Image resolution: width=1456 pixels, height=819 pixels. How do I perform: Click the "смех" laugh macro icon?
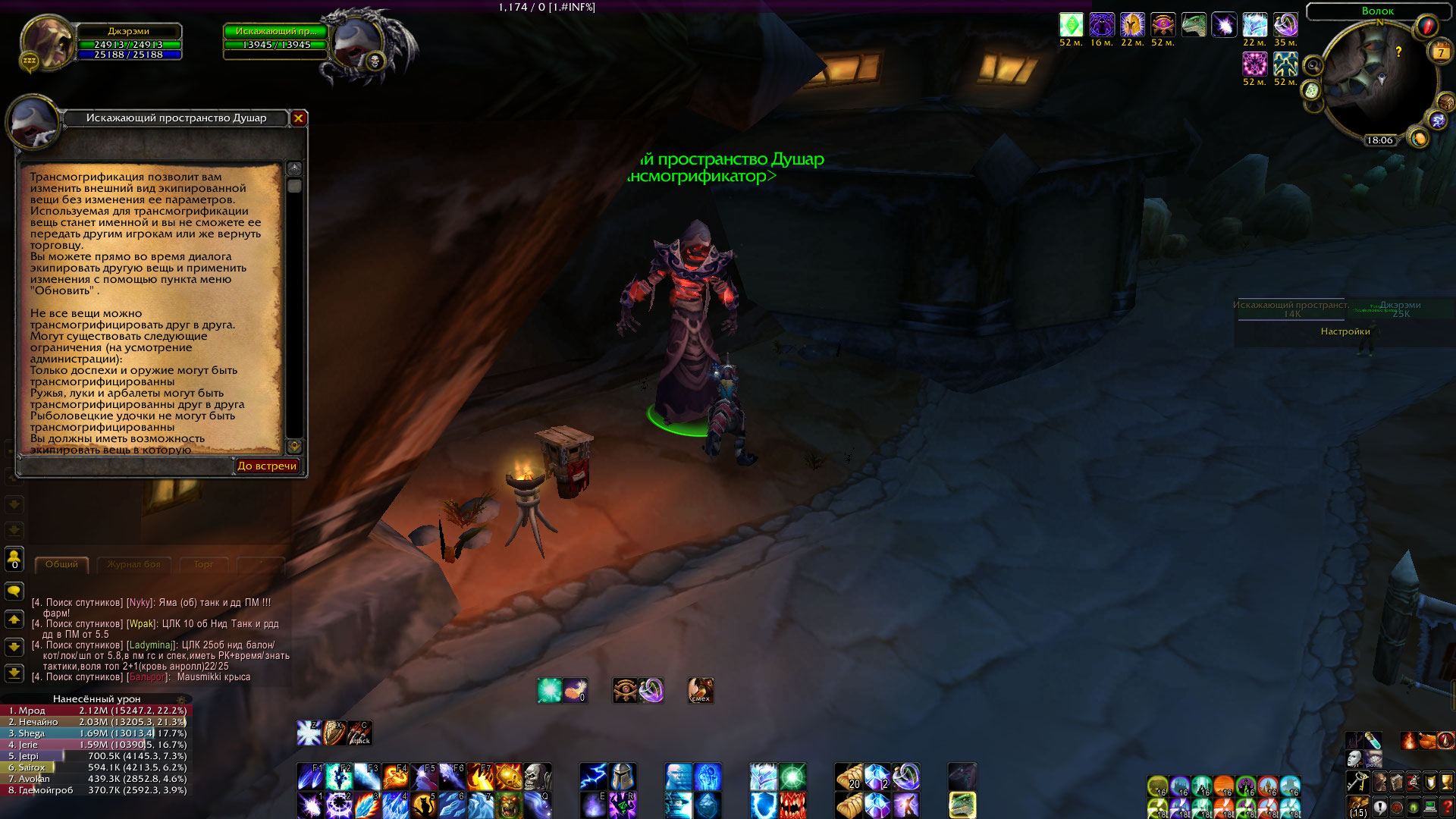point(700,690)
